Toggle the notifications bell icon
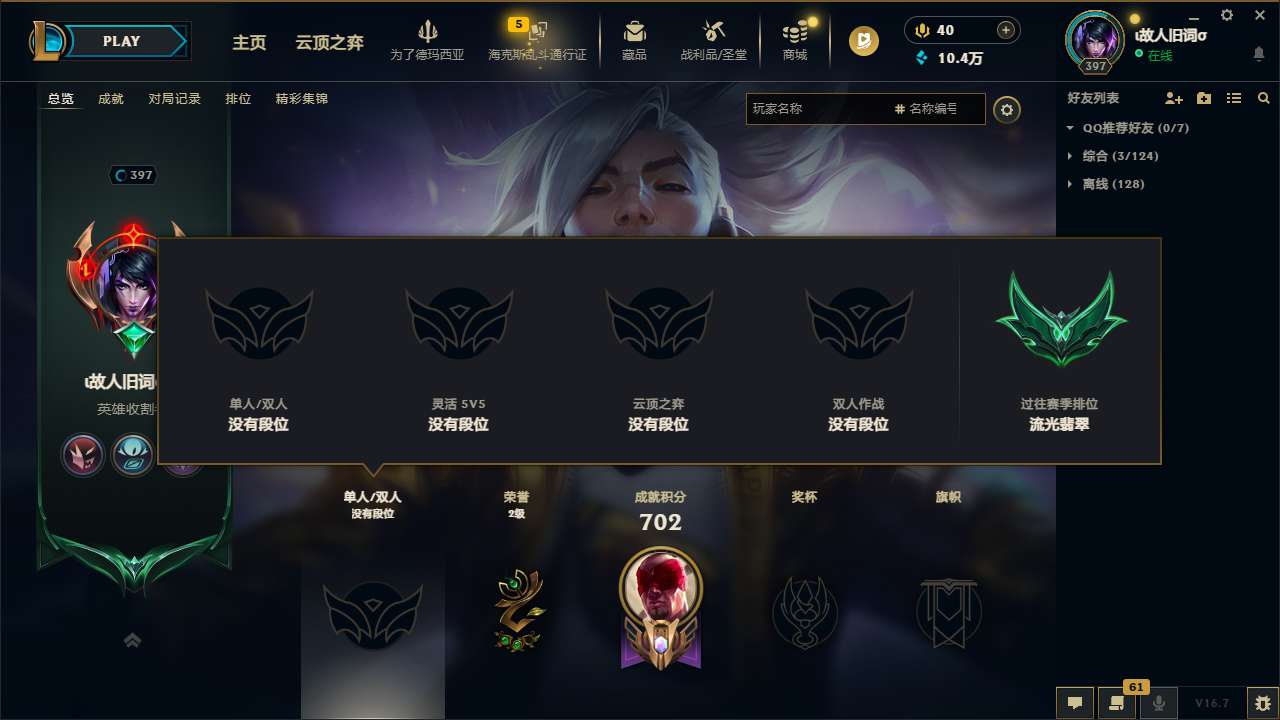This screenshot has height=720, width=1280. 1258,53
